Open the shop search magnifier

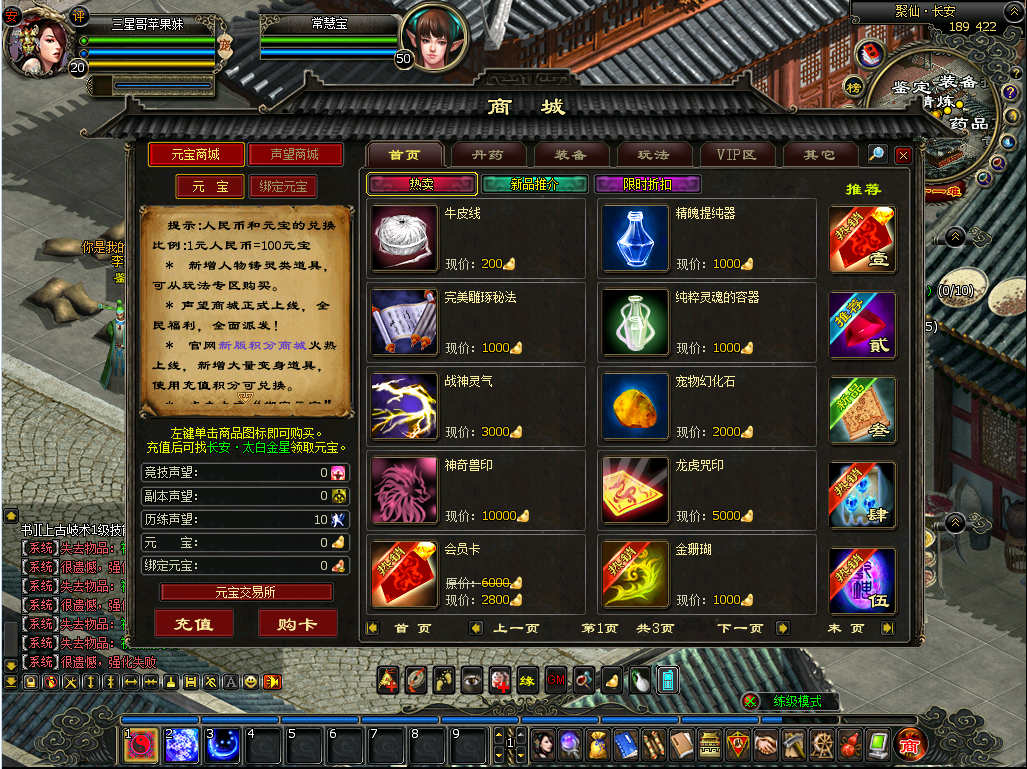(876, 154)
